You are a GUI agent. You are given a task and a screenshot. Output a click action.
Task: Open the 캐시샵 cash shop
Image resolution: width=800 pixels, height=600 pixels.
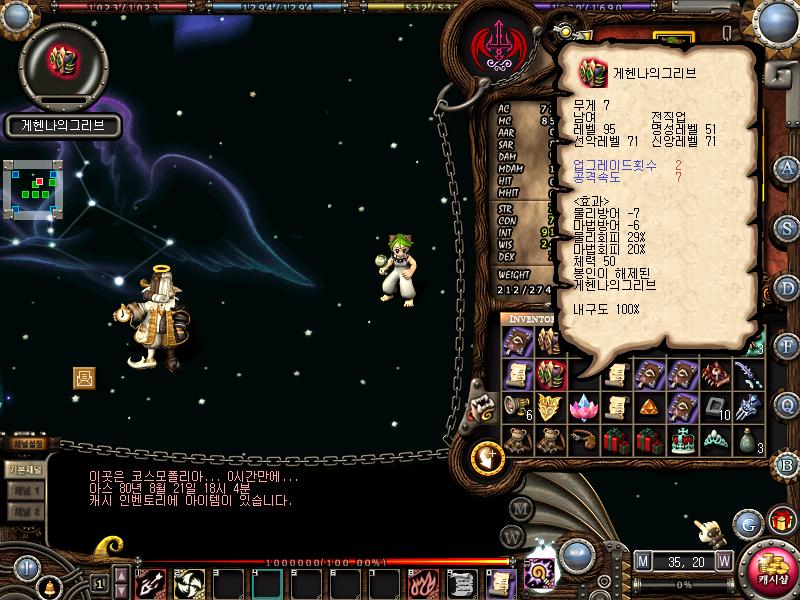pyautogui.click(x=771, y=572)
